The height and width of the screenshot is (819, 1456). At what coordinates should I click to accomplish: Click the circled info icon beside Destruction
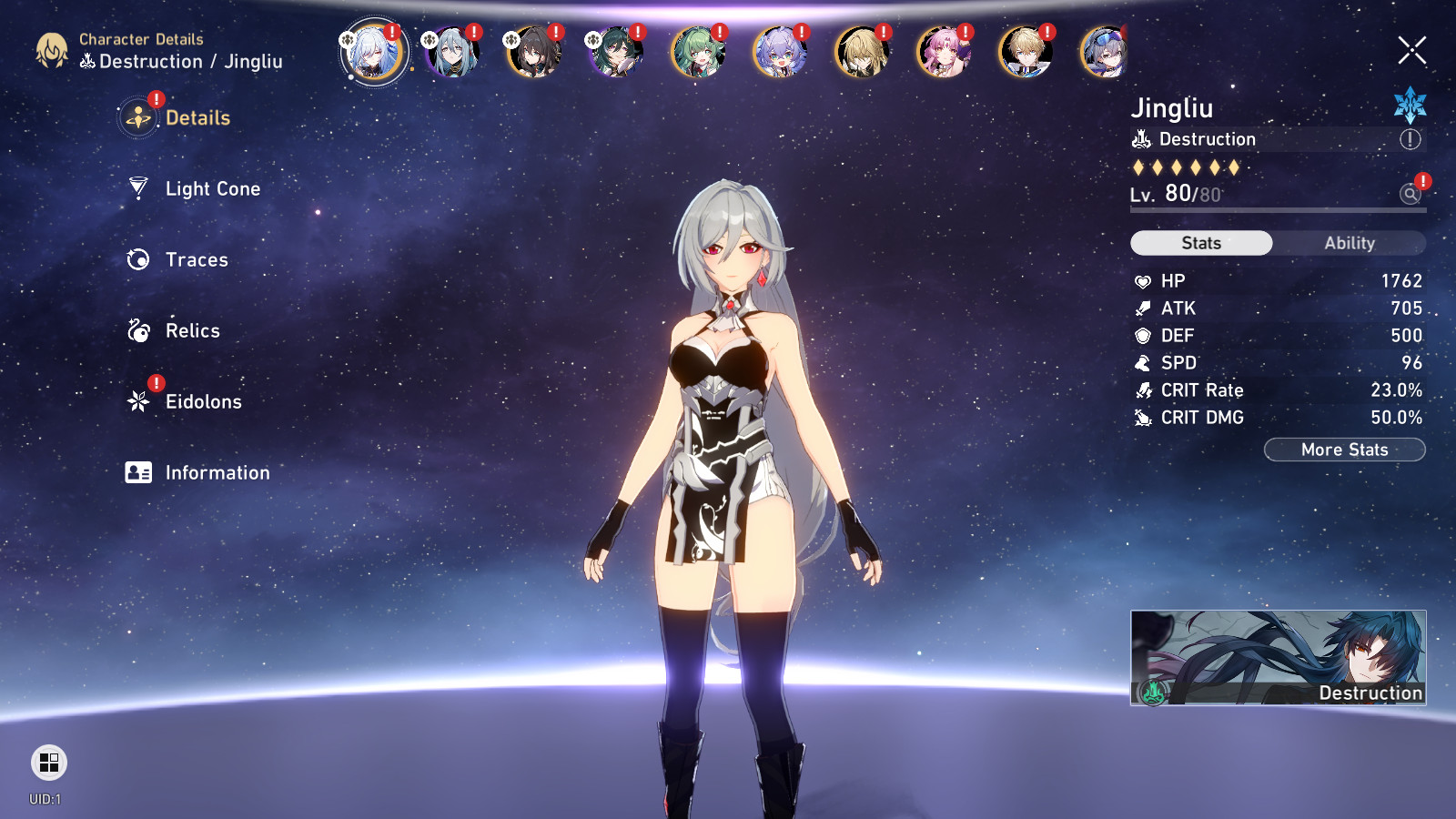coord(1408,139)
